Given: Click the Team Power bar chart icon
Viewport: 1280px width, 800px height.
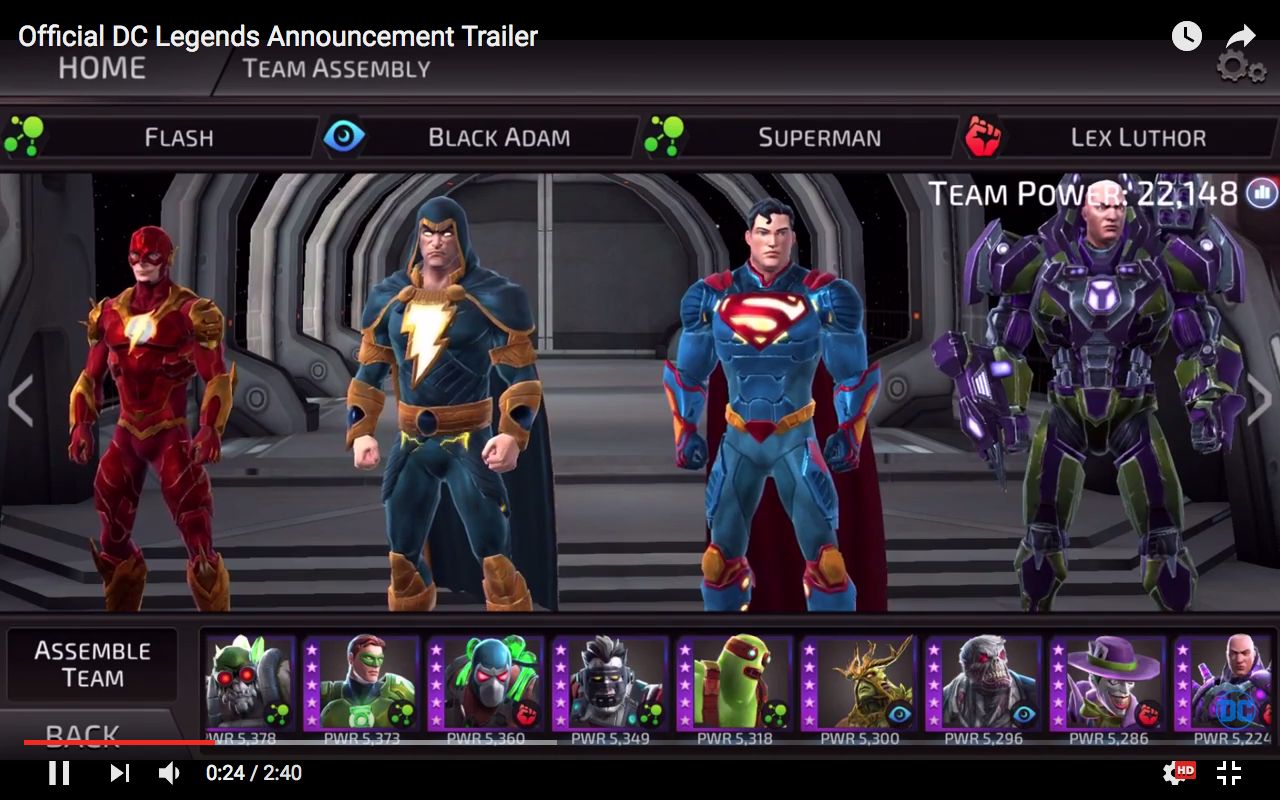Looking at the screenshot, I should coord(1261,191).
